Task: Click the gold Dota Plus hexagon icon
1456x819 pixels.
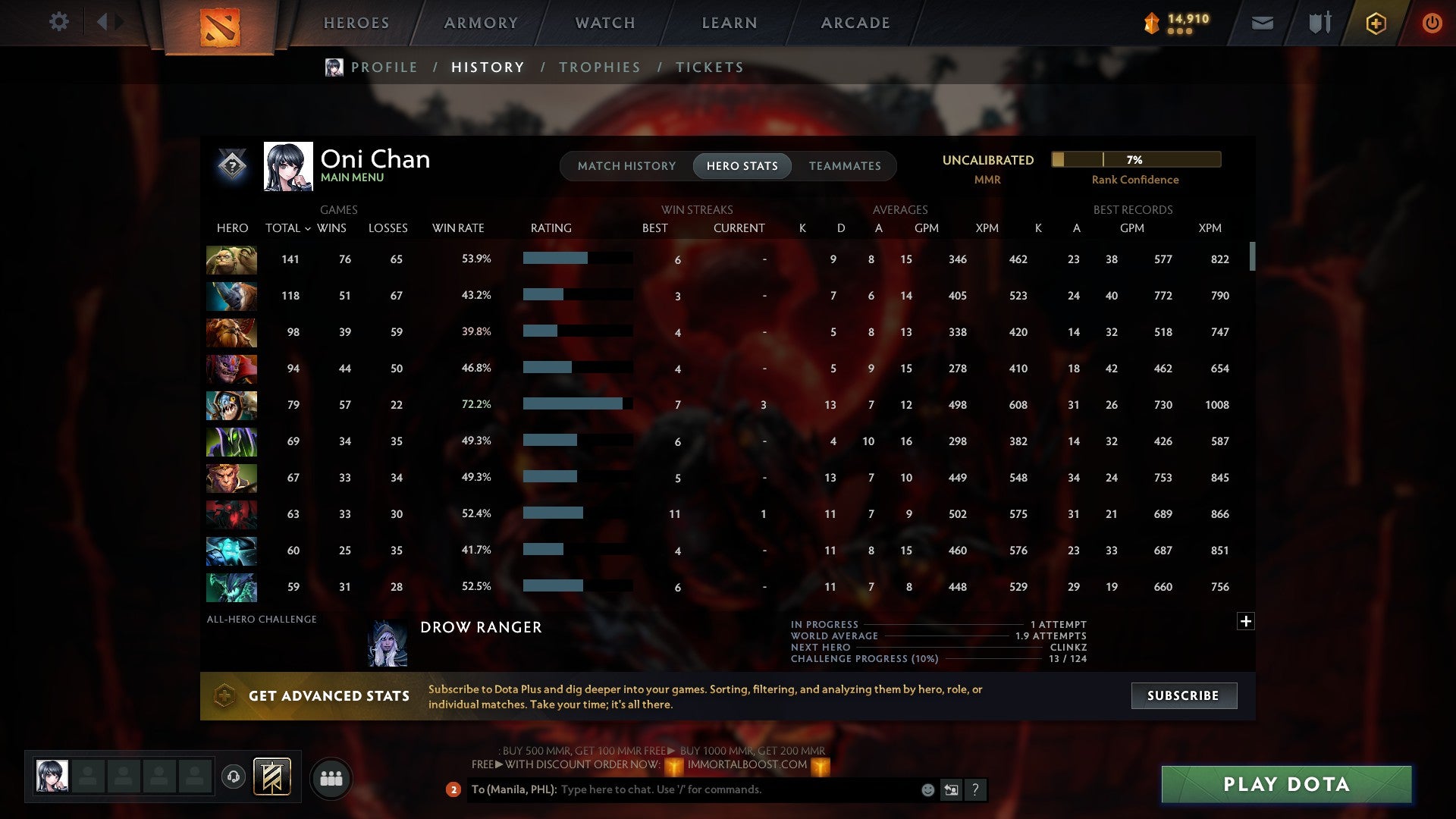Action: [1375, 23]
